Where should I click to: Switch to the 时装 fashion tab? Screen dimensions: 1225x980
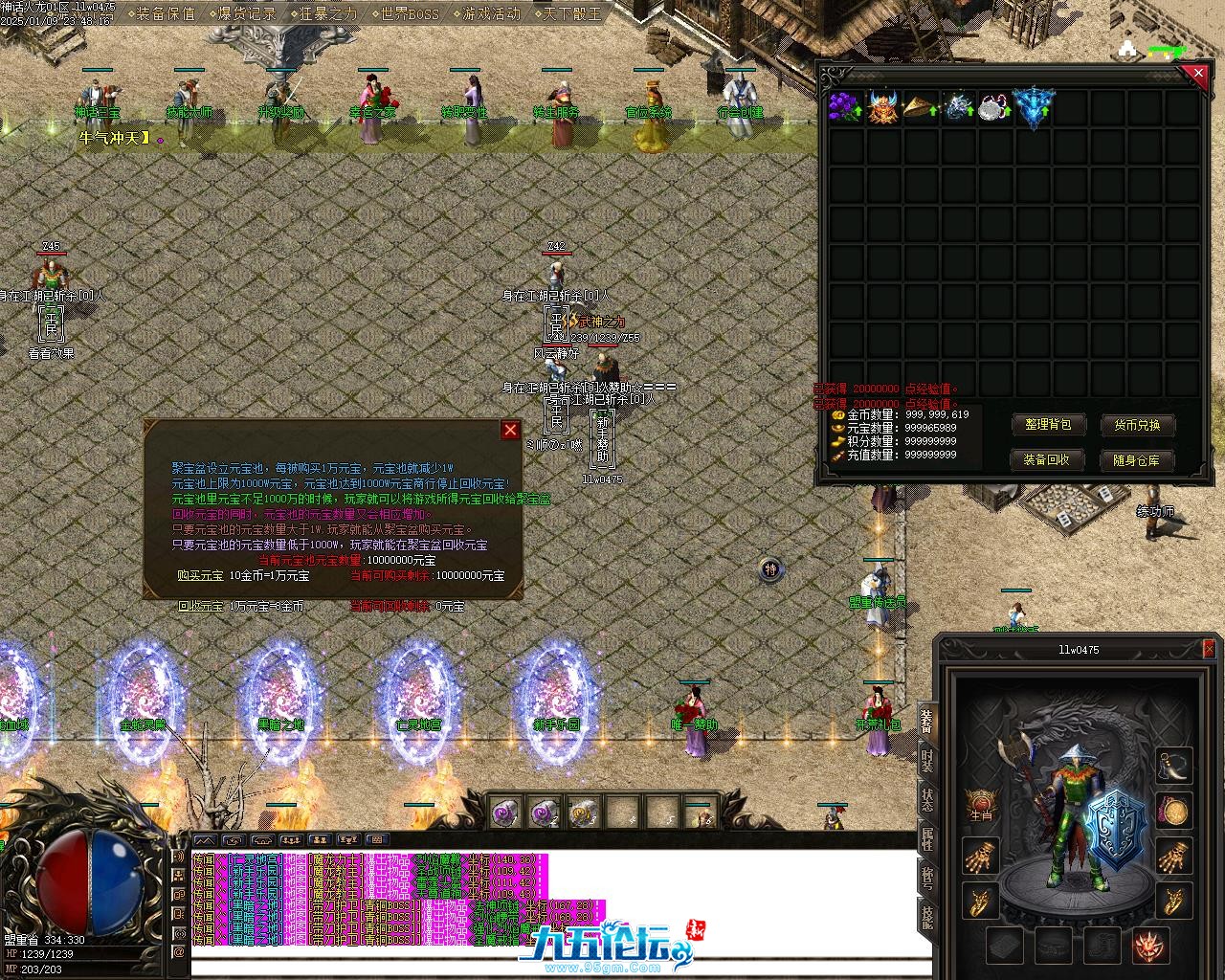[926, 762]
